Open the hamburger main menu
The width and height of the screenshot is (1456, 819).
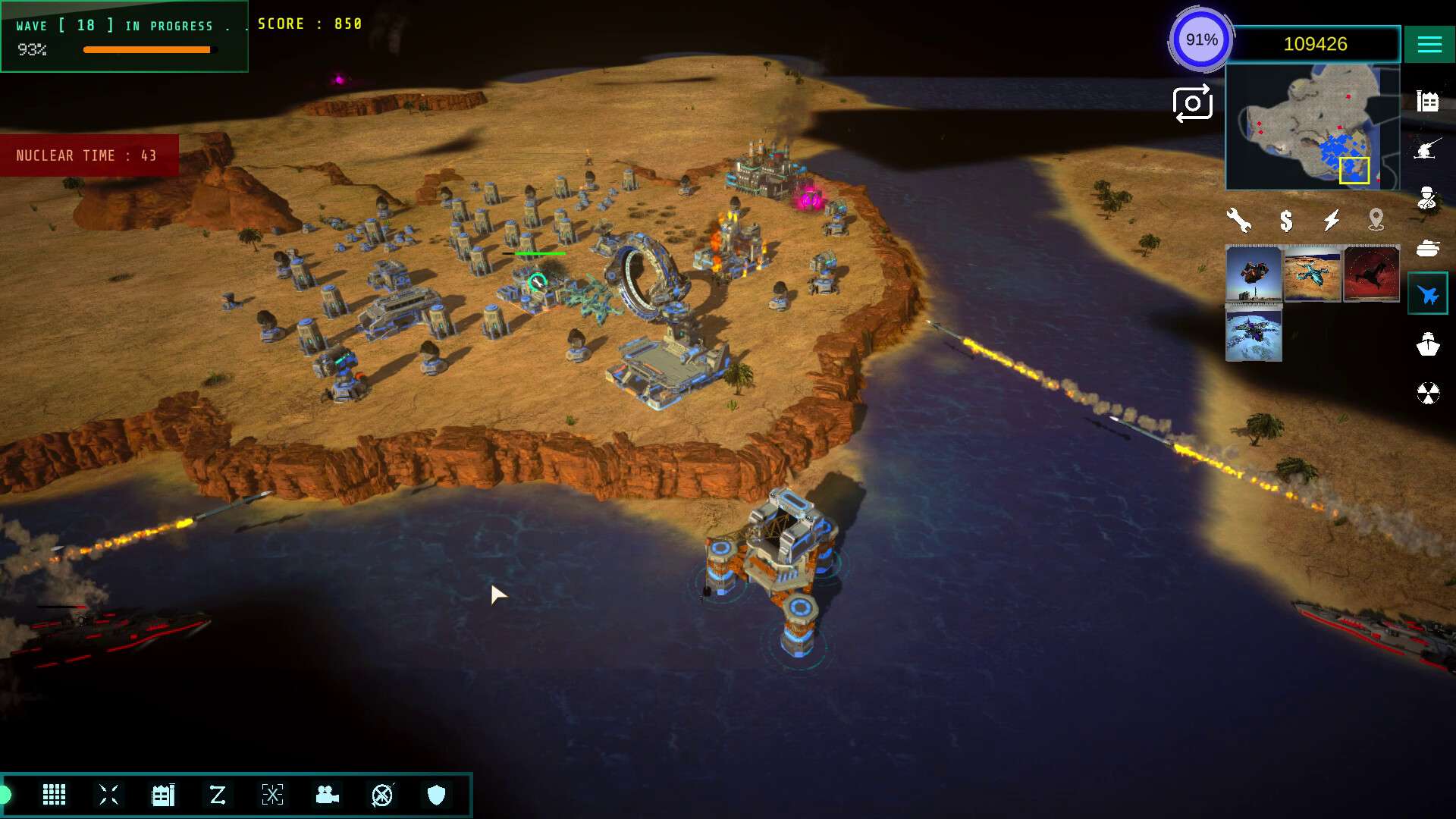click(1429, 45)
